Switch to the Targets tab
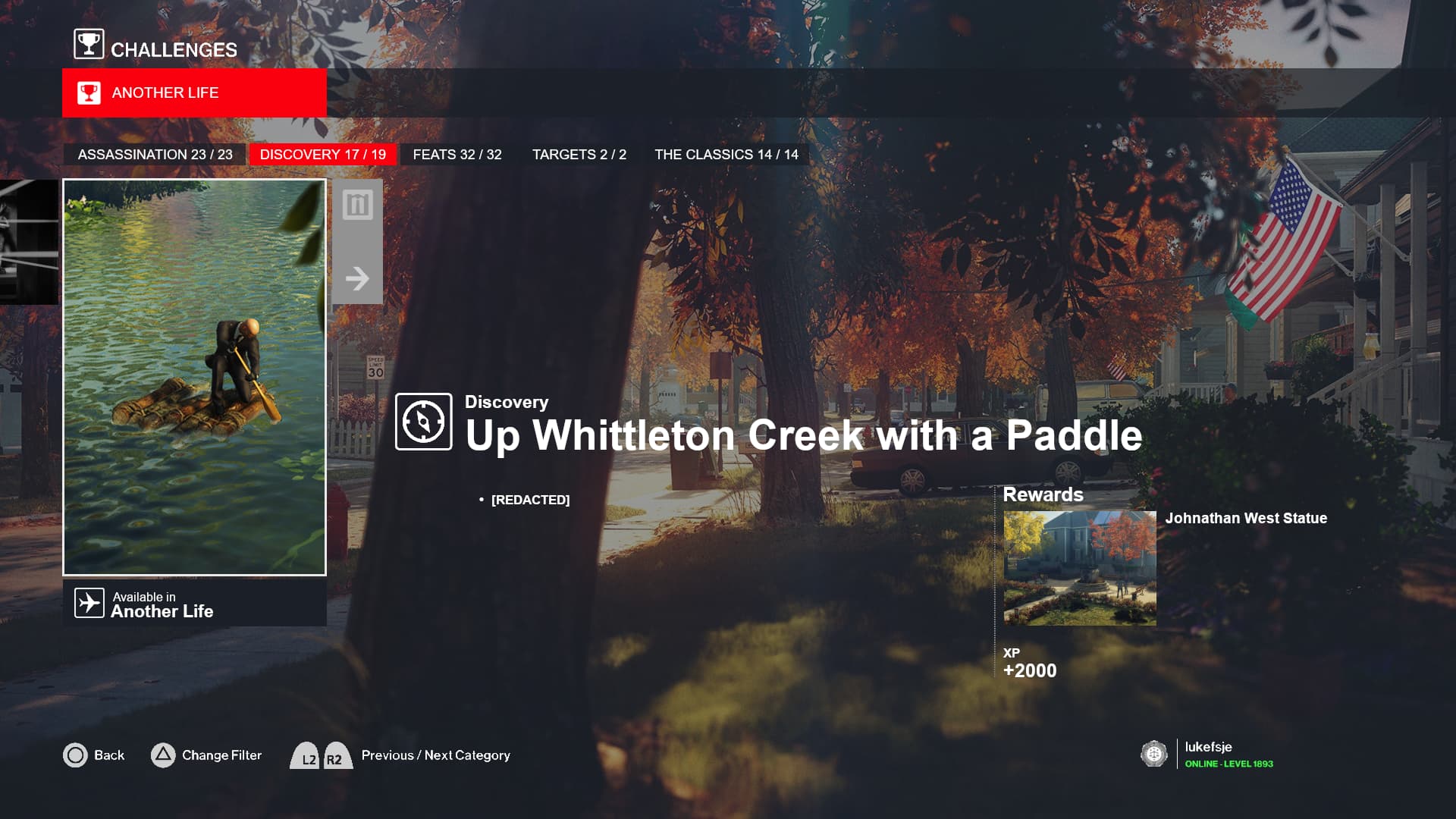Screen dimensions: 1456x819 [x=579, y=155]
